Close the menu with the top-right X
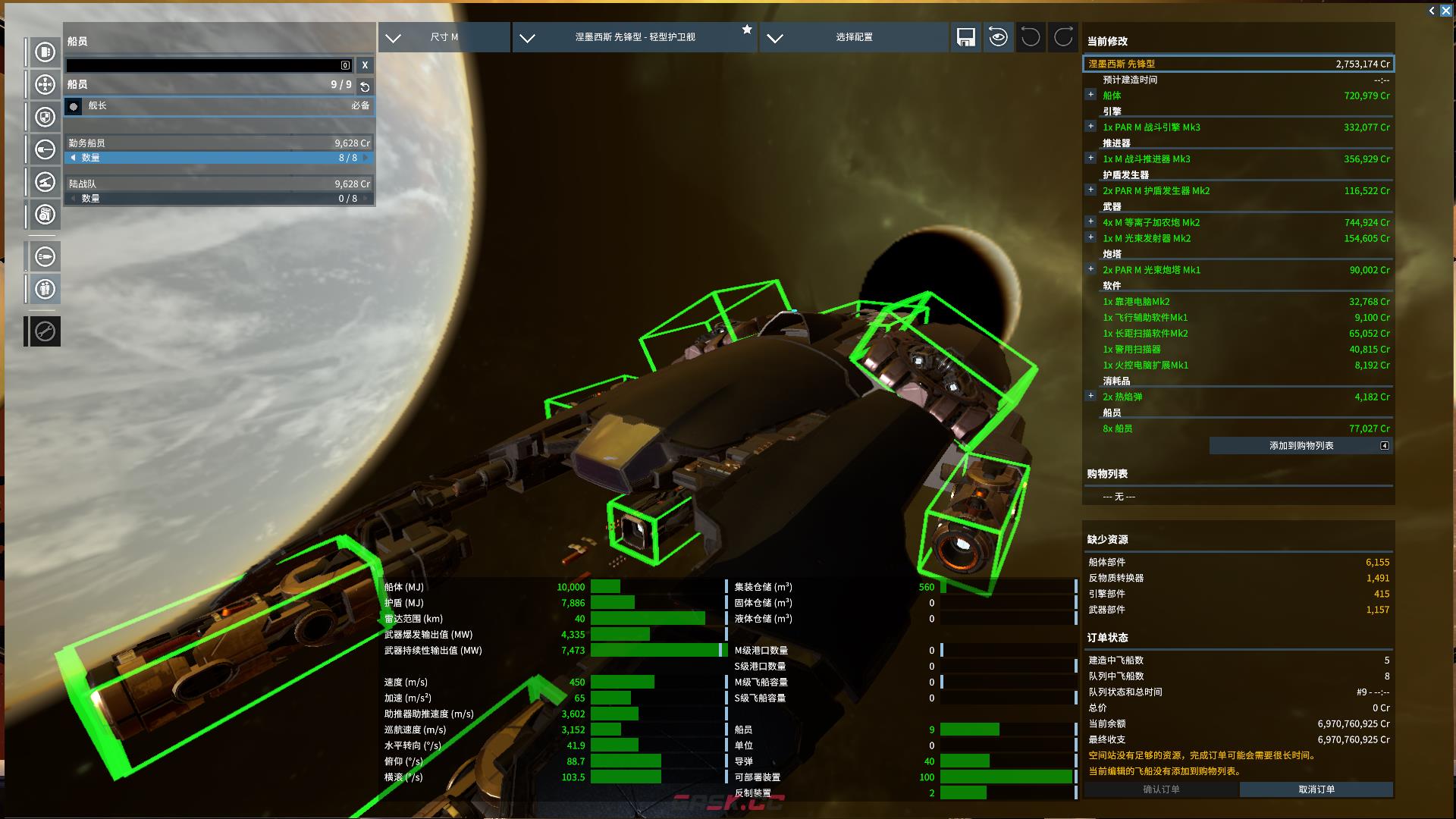Image resolution: width=1456 pixels, height=819 pixels. 1445,11
